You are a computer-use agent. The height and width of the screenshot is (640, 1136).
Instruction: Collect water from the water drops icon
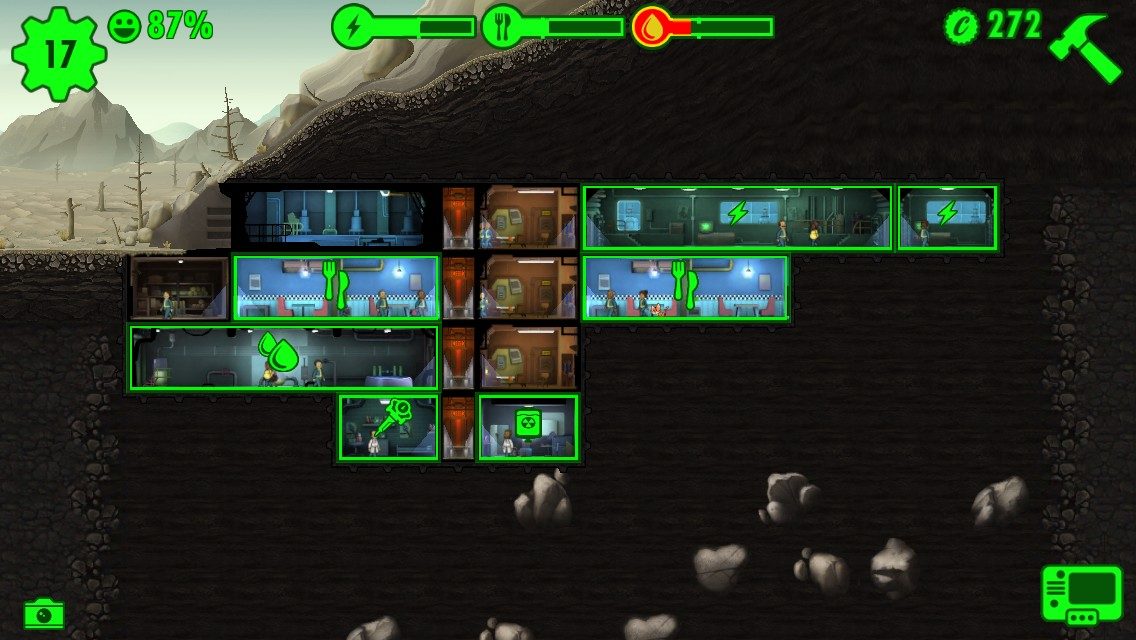[x=278, y=352]
